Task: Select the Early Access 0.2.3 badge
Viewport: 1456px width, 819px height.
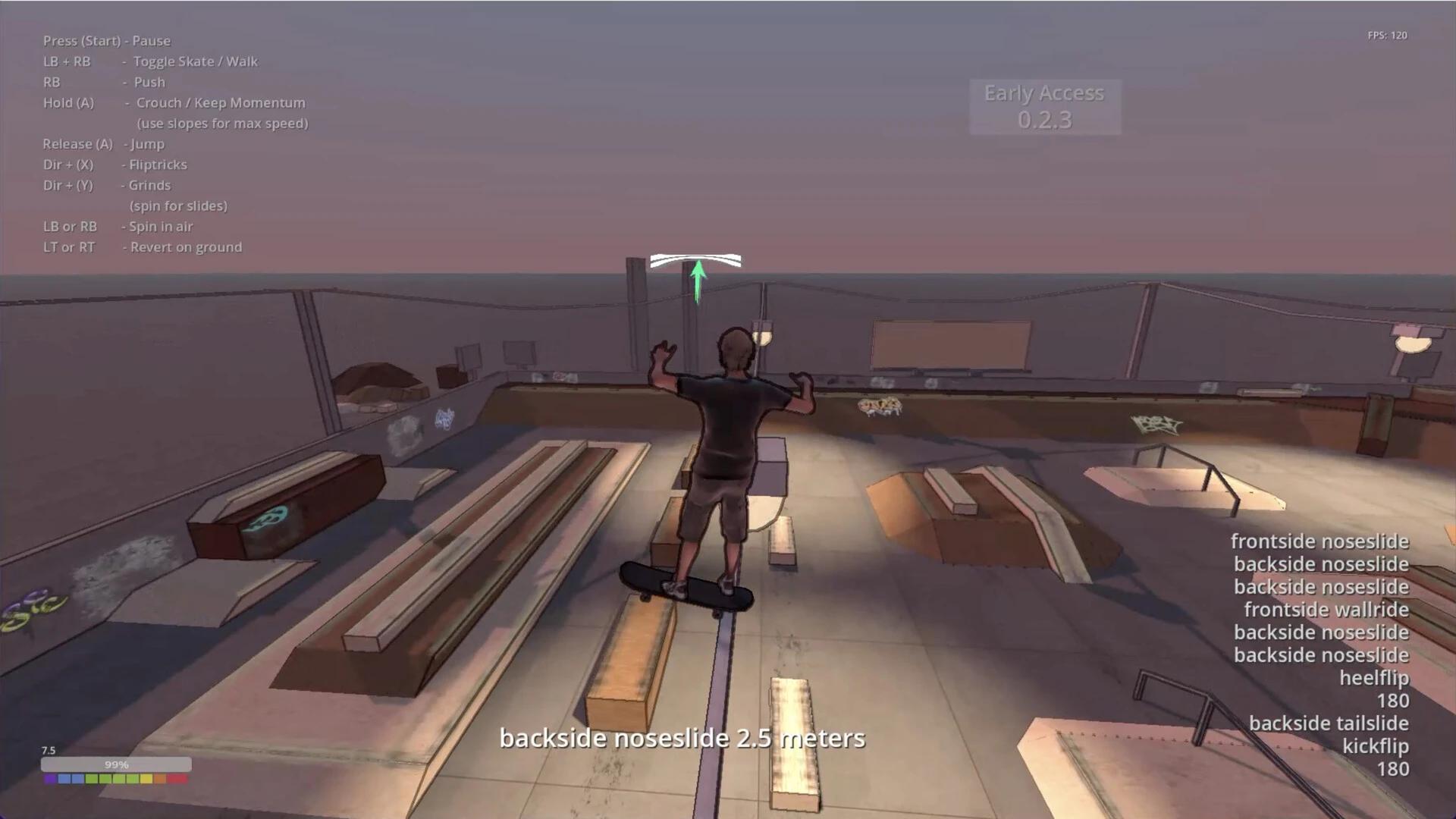Action: click(x=1044, y=106)
